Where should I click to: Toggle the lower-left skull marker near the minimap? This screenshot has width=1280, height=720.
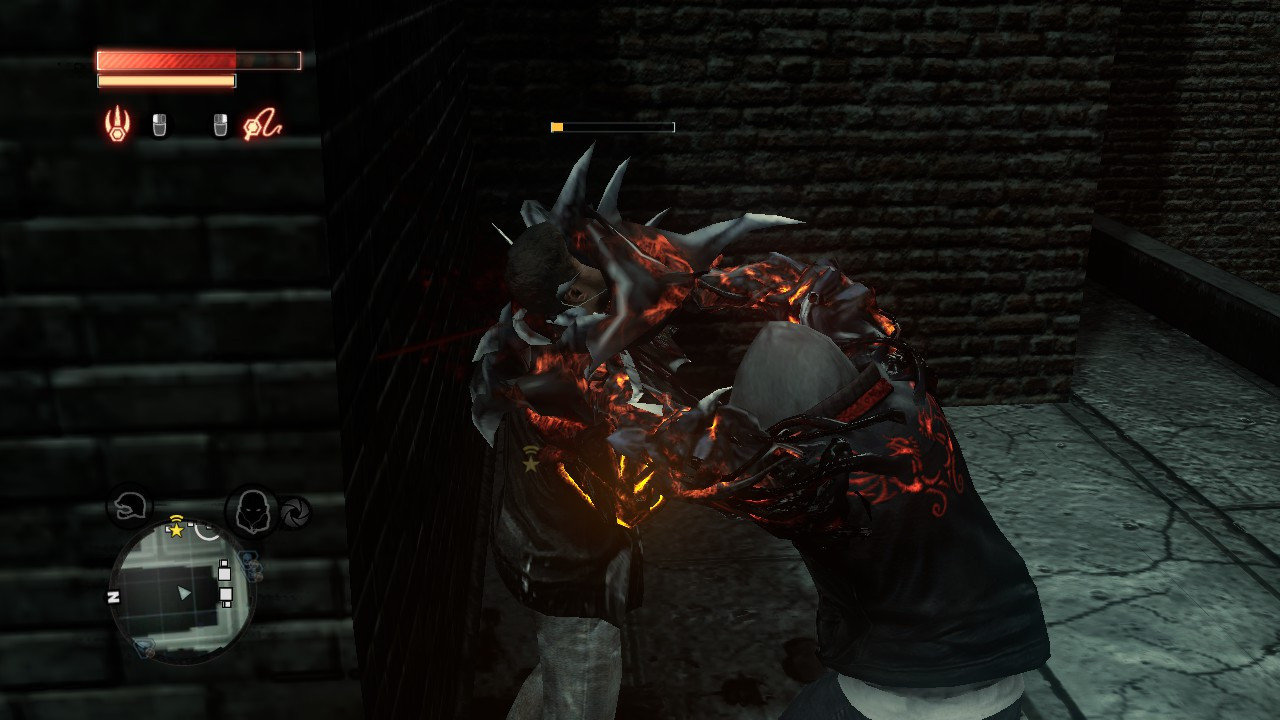(x=144, y=649)
